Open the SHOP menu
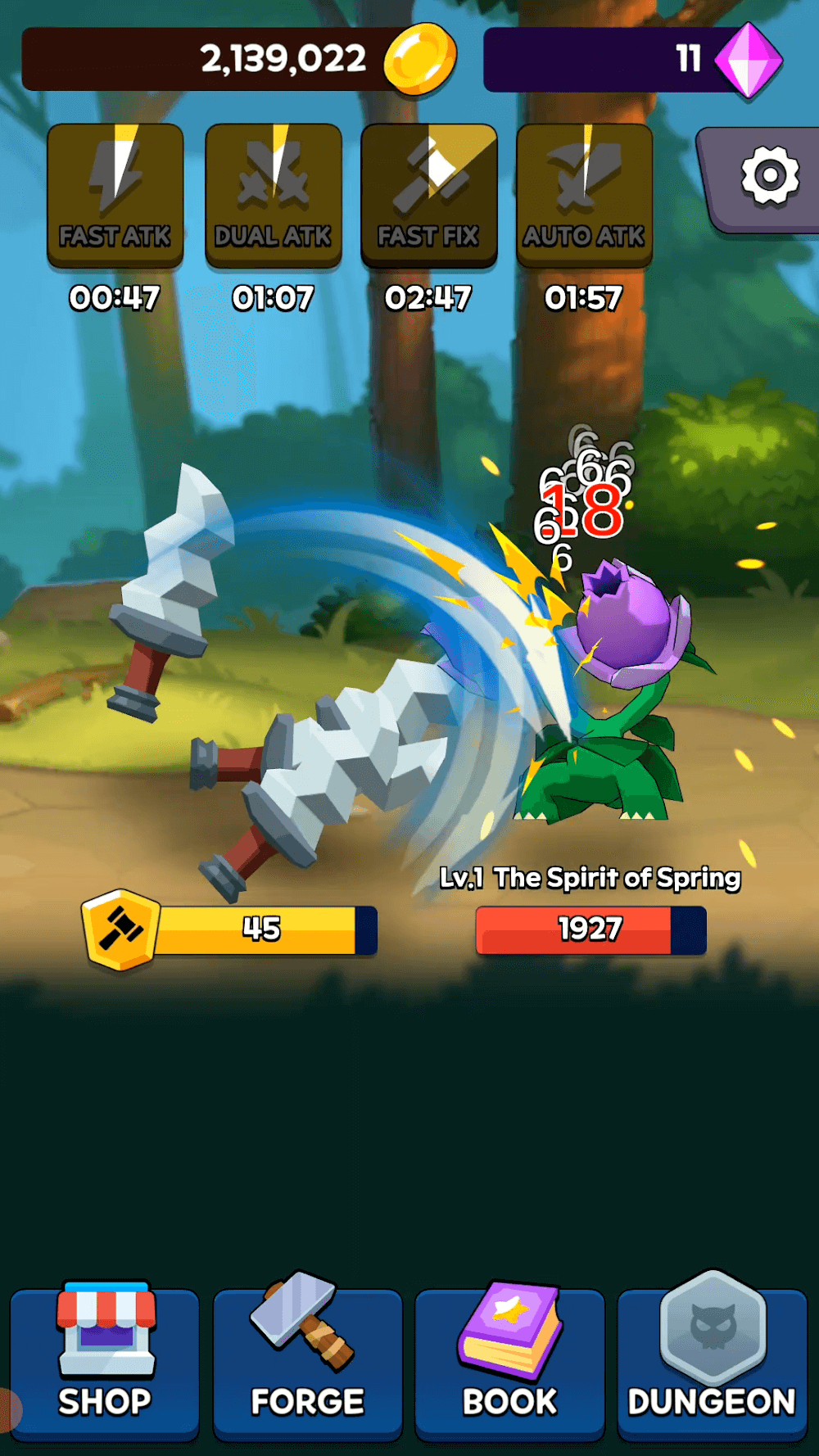Viewport: 819px width, 1456px height. (x=105, y=1361)
